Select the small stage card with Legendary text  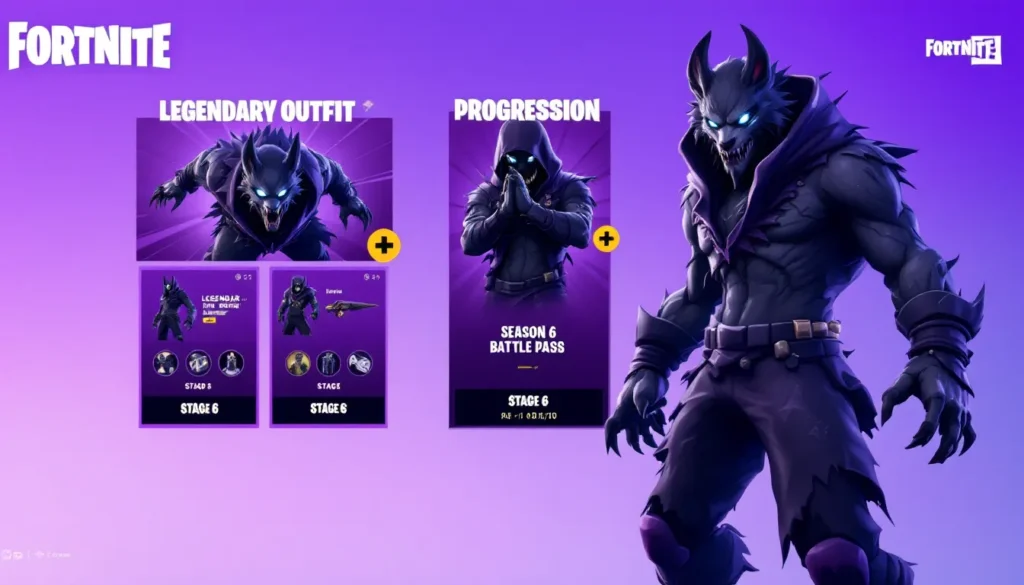pos(199,345)
